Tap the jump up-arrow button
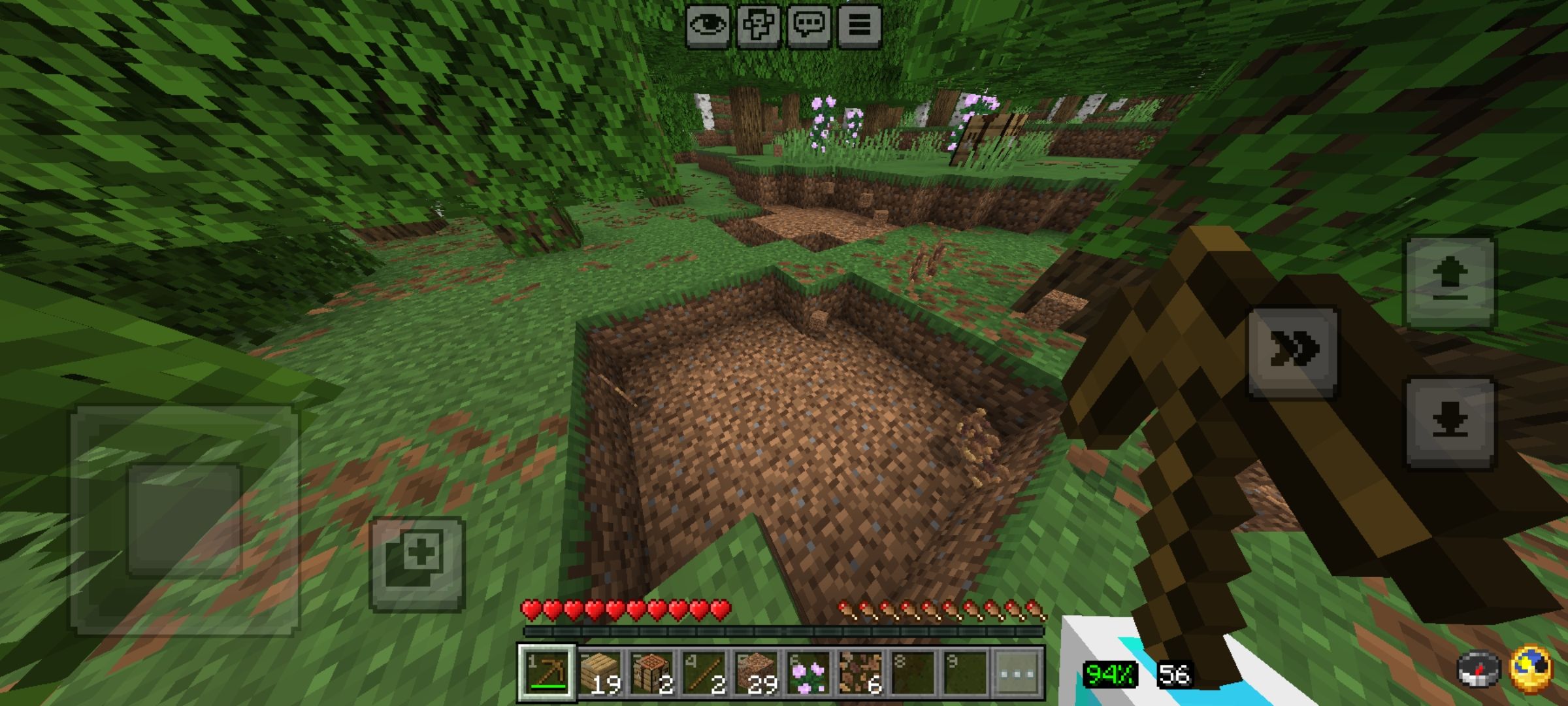Screen dimensions: 1568x706 [1450, 282]
